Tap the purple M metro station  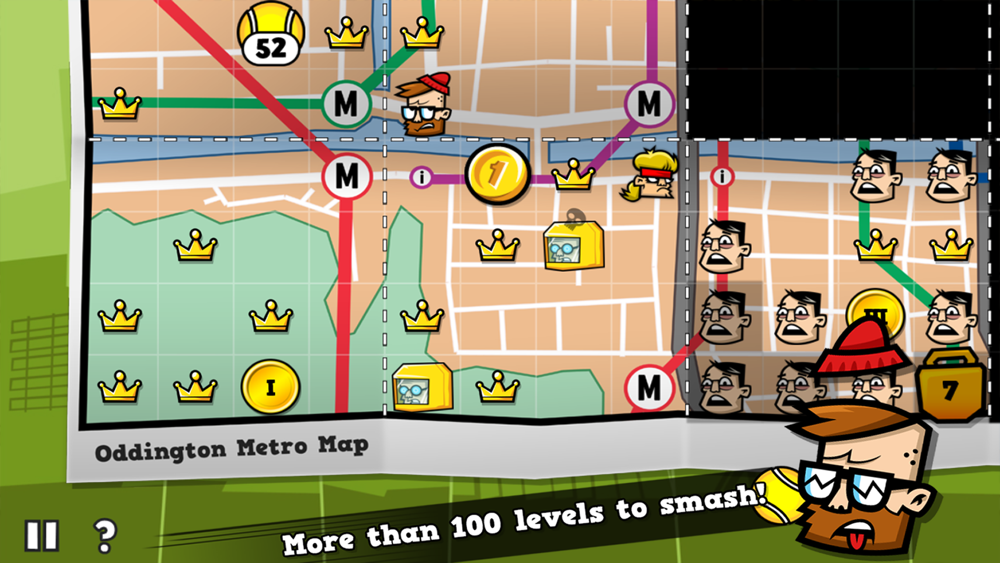649,102
